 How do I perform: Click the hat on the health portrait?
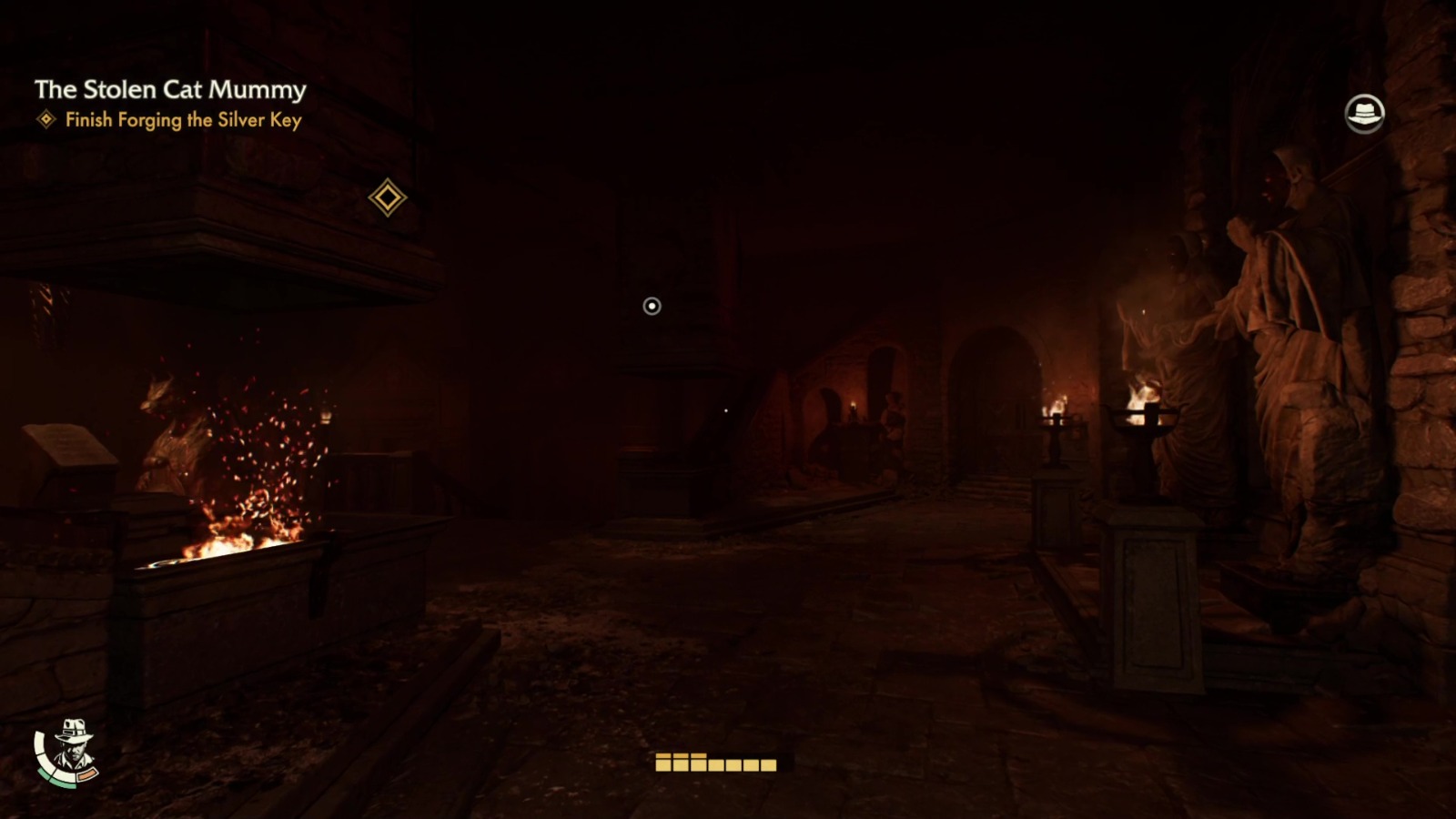[73, 728]
